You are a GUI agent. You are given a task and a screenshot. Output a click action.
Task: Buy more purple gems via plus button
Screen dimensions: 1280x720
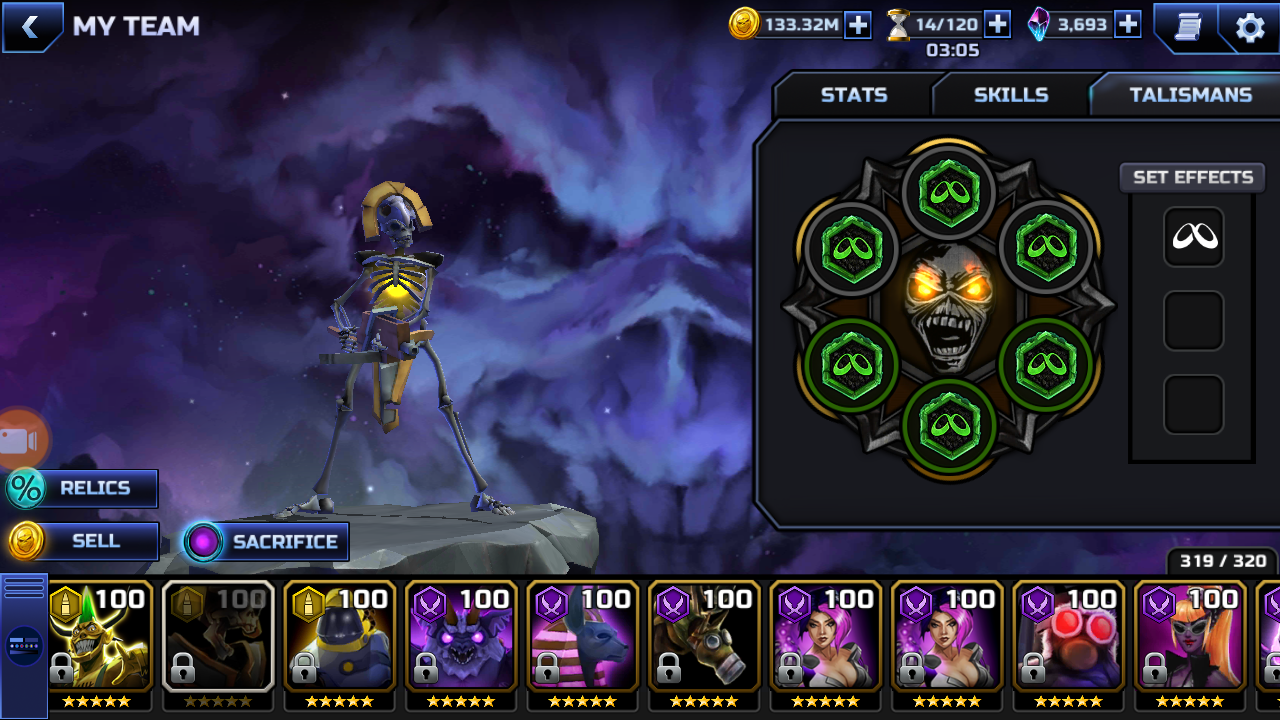pyautogui.click(x=1128, y=25)
